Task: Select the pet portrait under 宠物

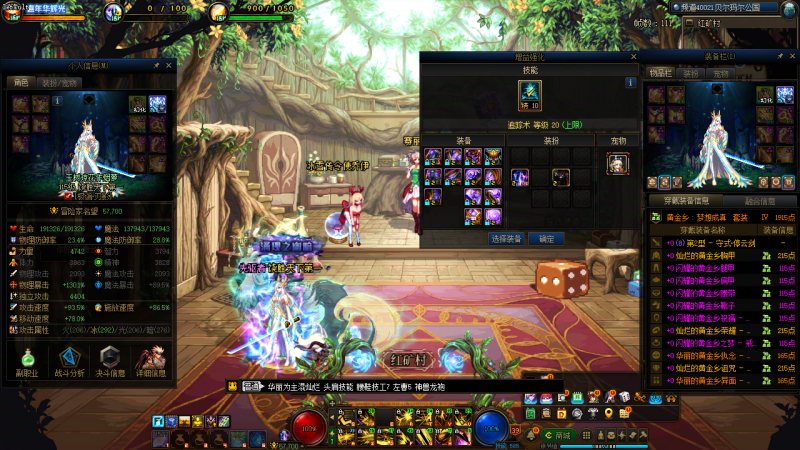Action: tap(617, 163)
